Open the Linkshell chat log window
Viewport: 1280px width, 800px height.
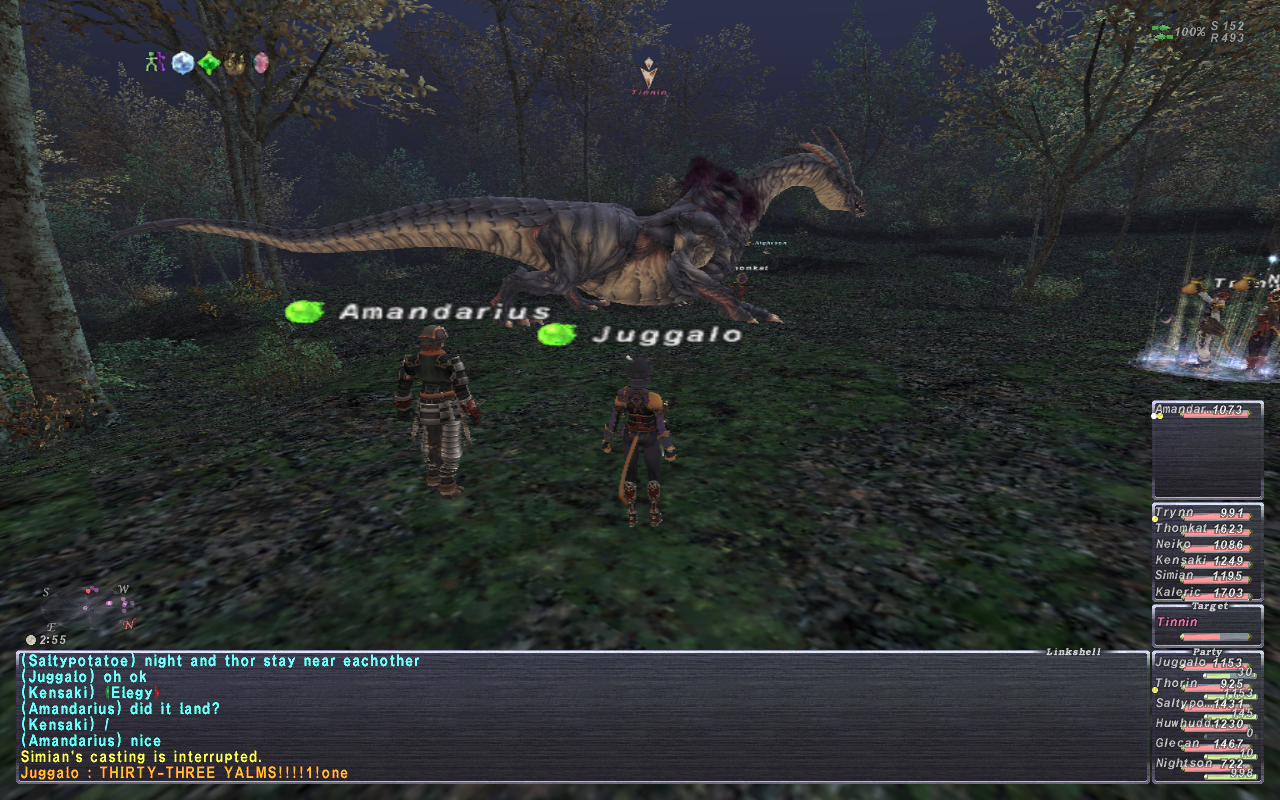tap(582, 716)
